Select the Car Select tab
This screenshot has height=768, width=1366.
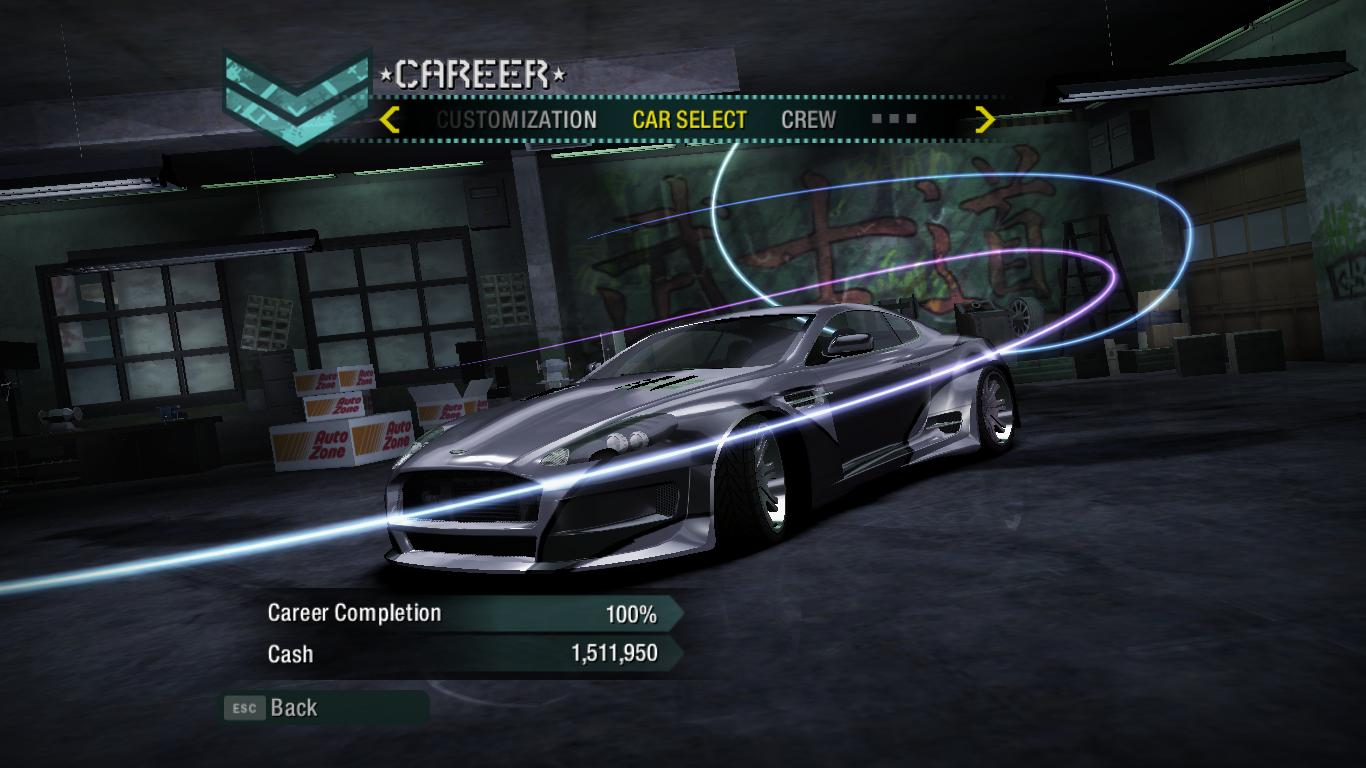click(689, 120)
